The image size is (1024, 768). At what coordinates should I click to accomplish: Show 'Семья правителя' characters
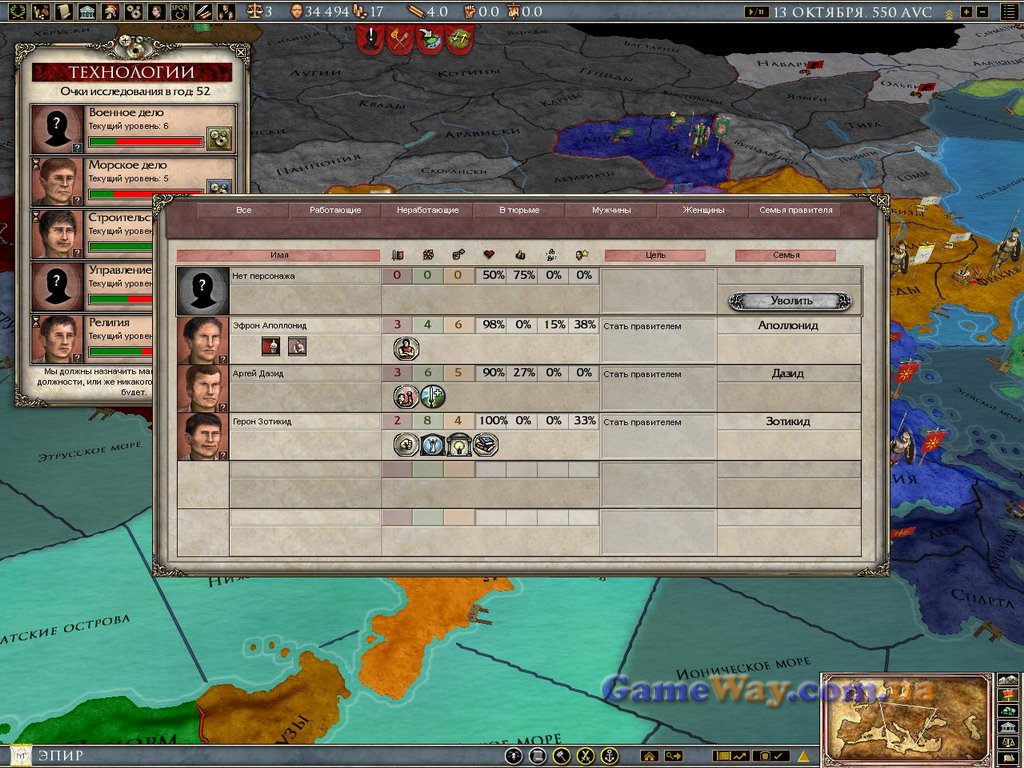tap(796, 211)
